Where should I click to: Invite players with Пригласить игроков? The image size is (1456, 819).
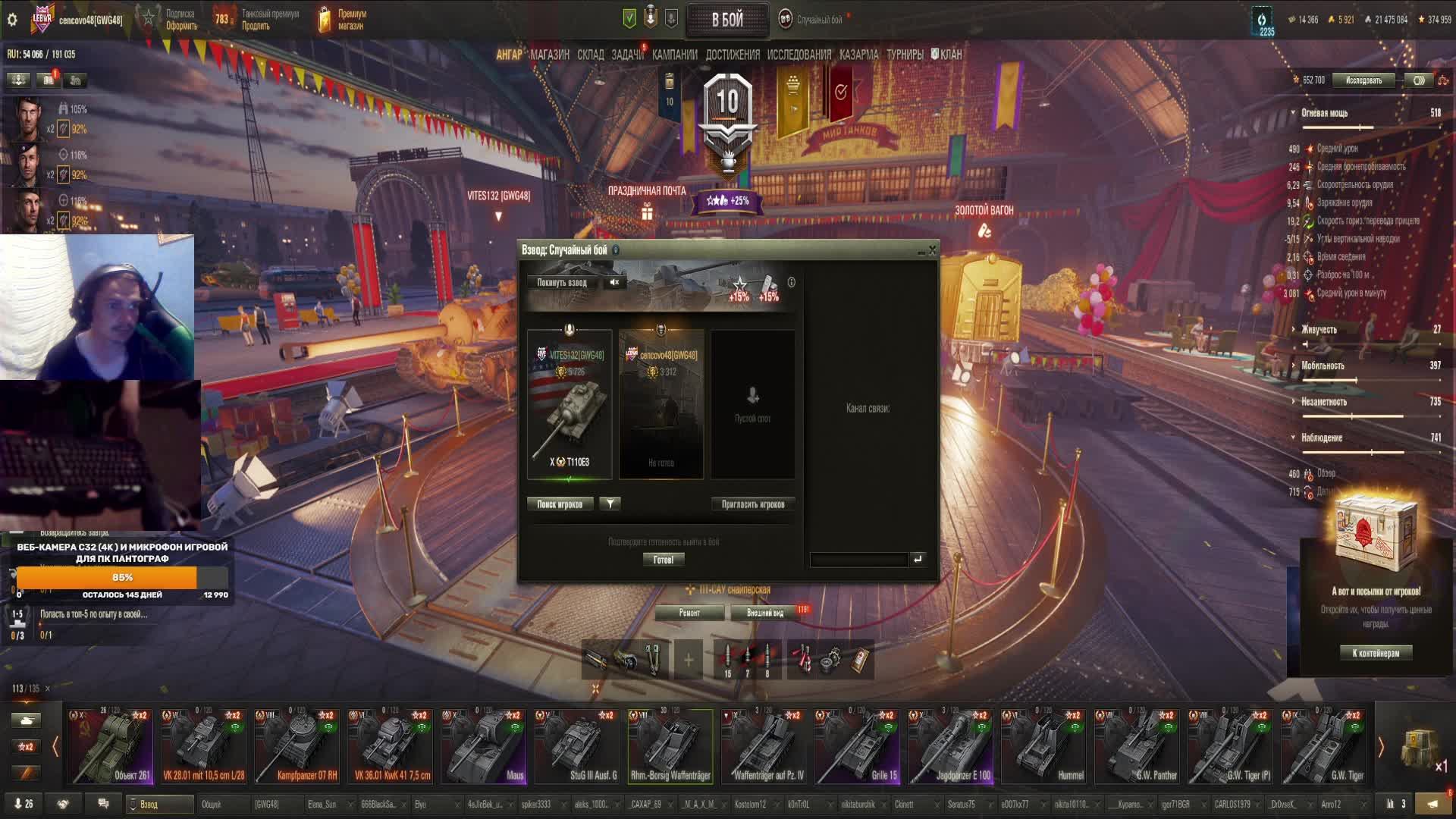(752, 504)
